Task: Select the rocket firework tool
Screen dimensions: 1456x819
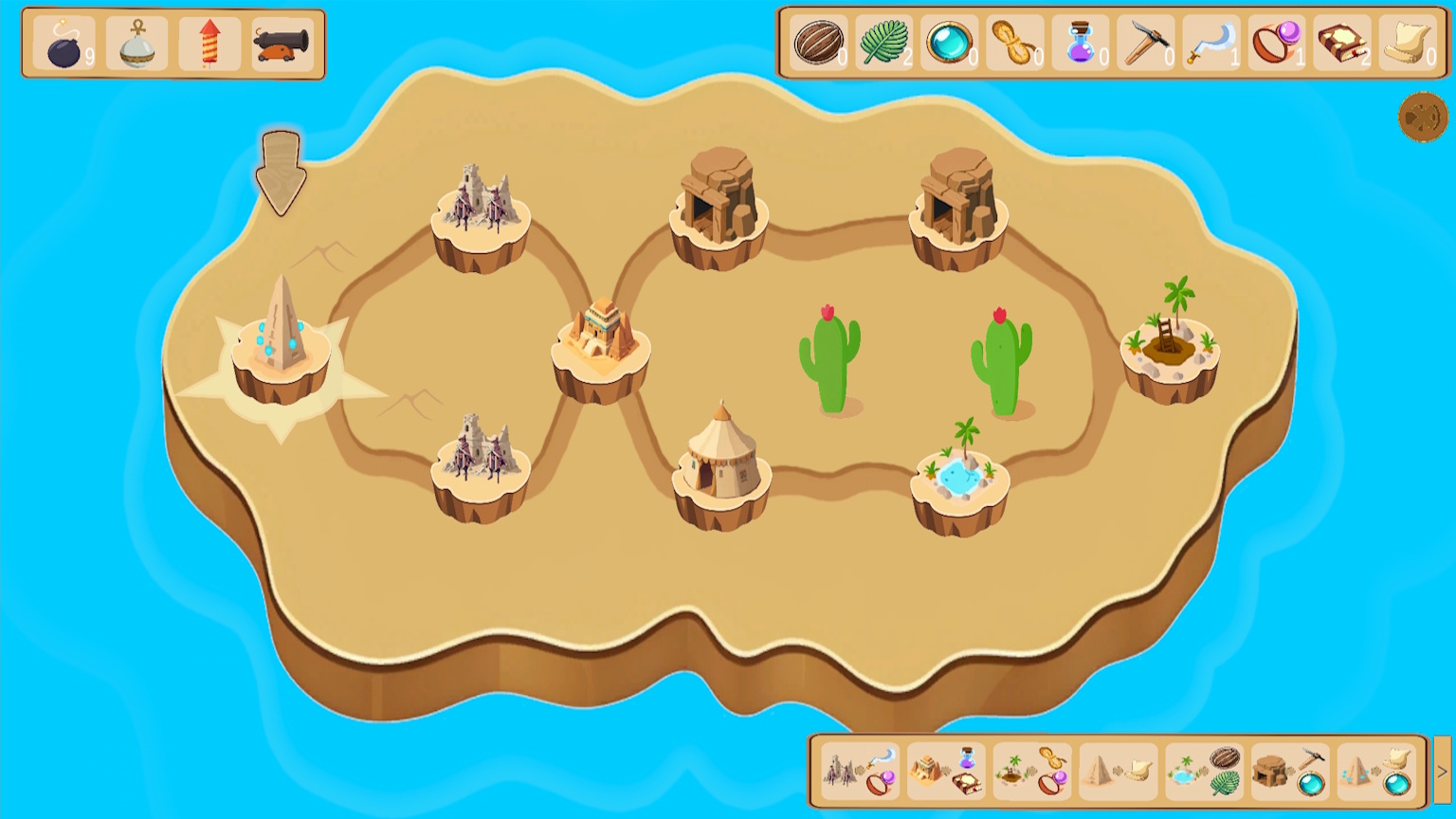Action: tap(209, 42)
